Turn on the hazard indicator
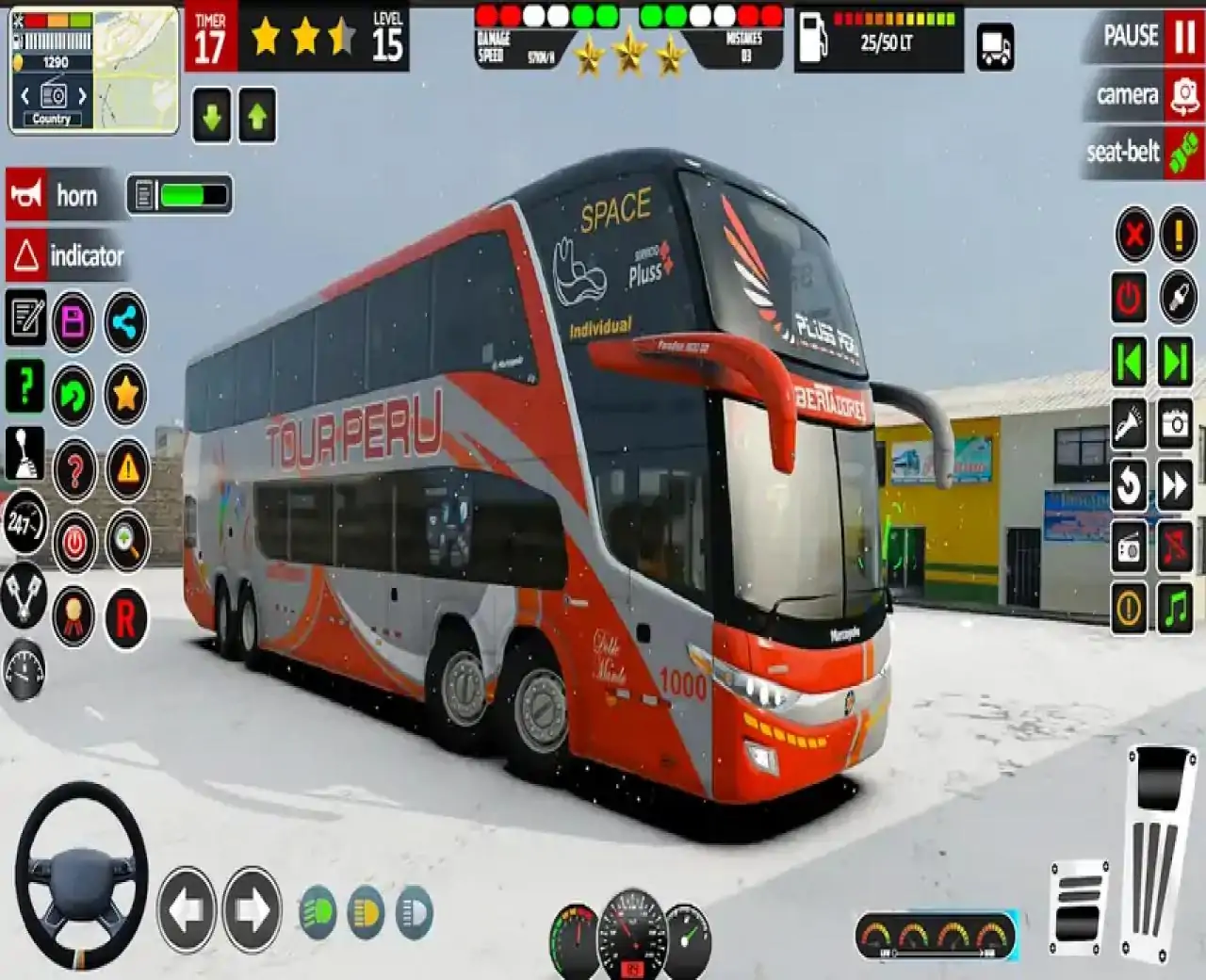The image size is (1206, 980). point(26,255)
